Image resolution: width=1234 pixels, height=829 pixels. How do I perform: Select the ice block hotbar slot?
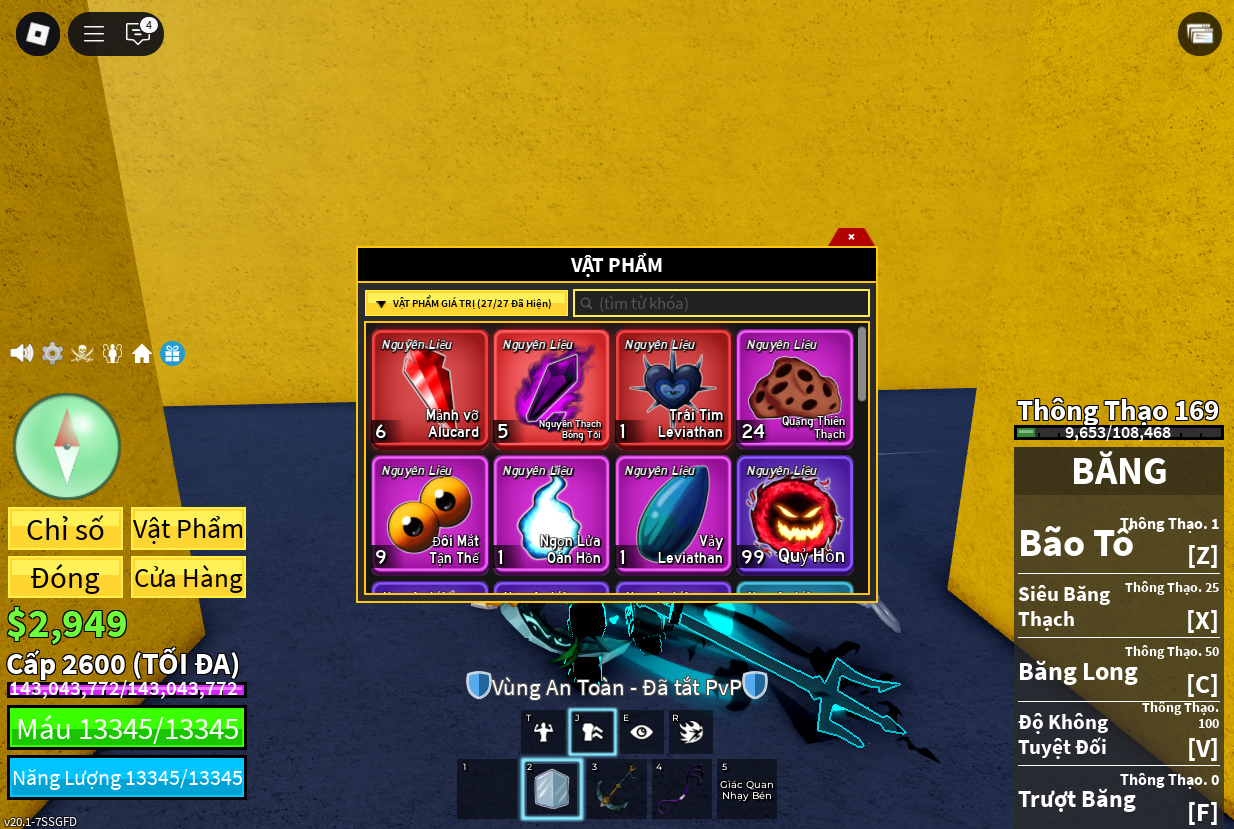tap(551, 789)
